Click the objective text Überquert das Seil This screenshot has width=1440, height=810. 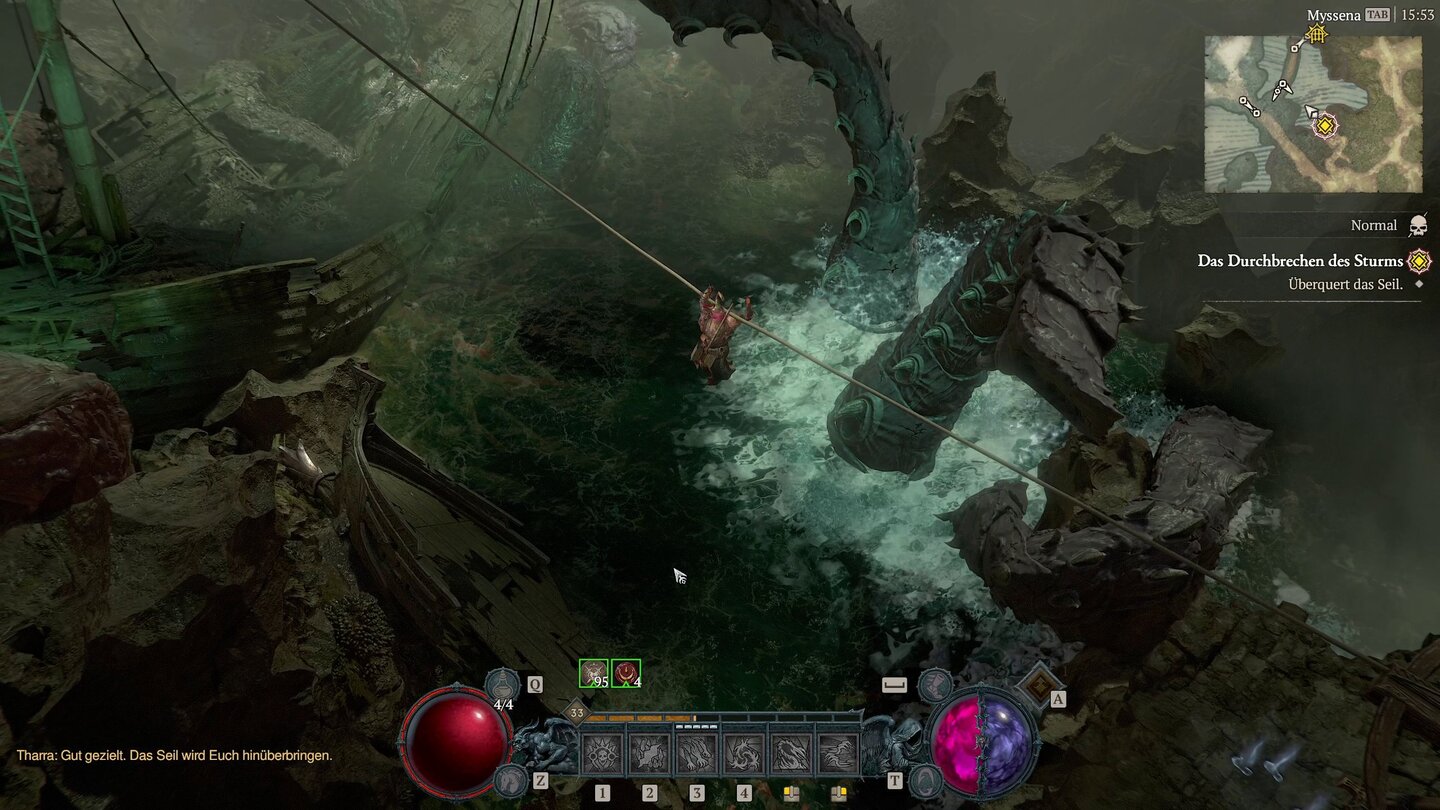[x=1340, y=282]
